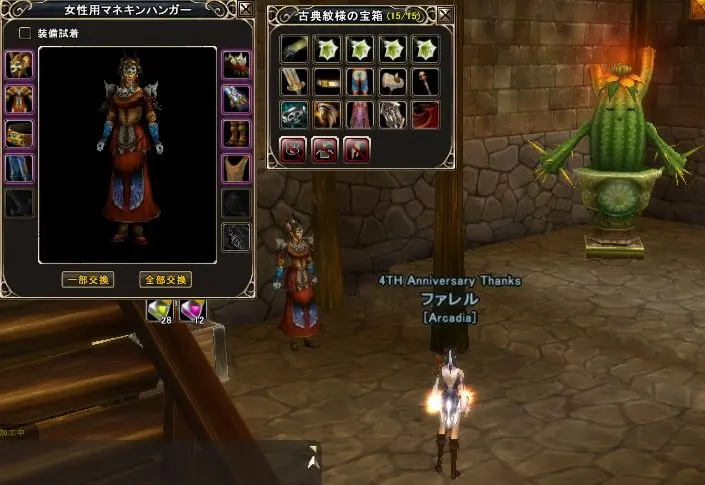Select the mannequin's spiked shoulder armor slot

point(236,66)
